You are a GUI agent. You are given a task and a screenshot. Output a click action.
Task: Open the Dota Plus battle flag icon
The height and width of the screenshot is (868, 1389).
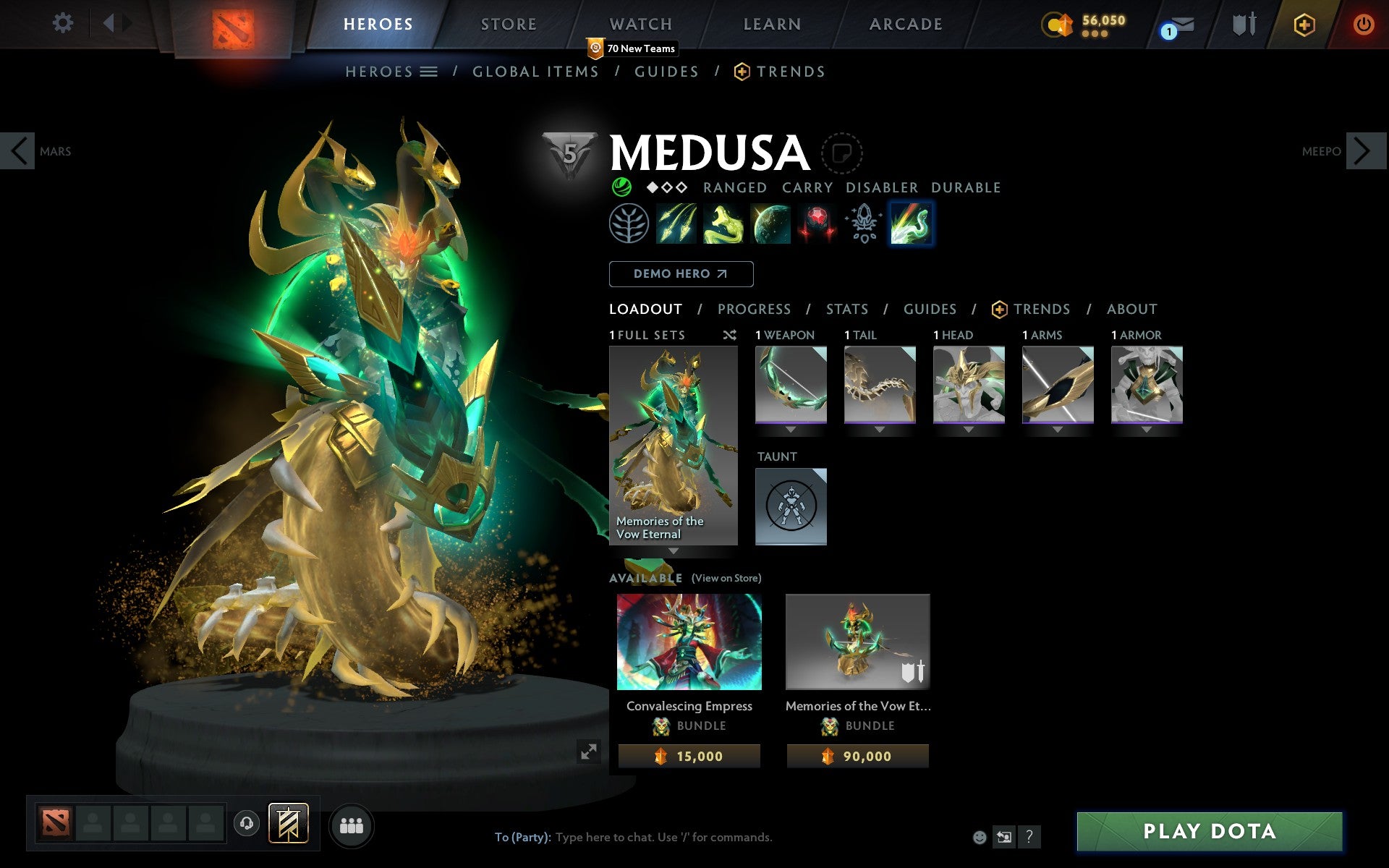[x=287, y=824]
